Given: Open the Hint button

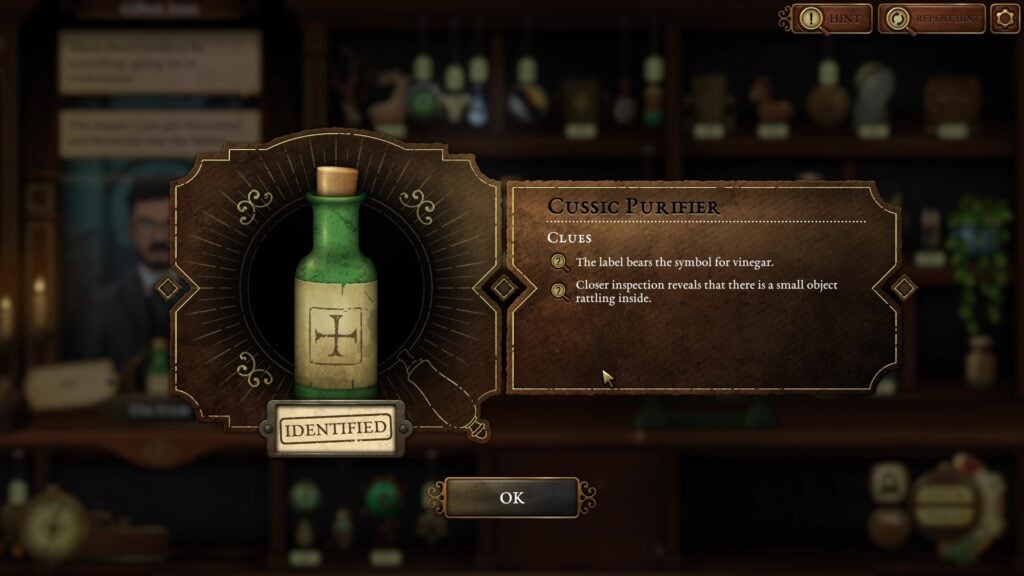Looking at the screenshot, I should (832, 19).
